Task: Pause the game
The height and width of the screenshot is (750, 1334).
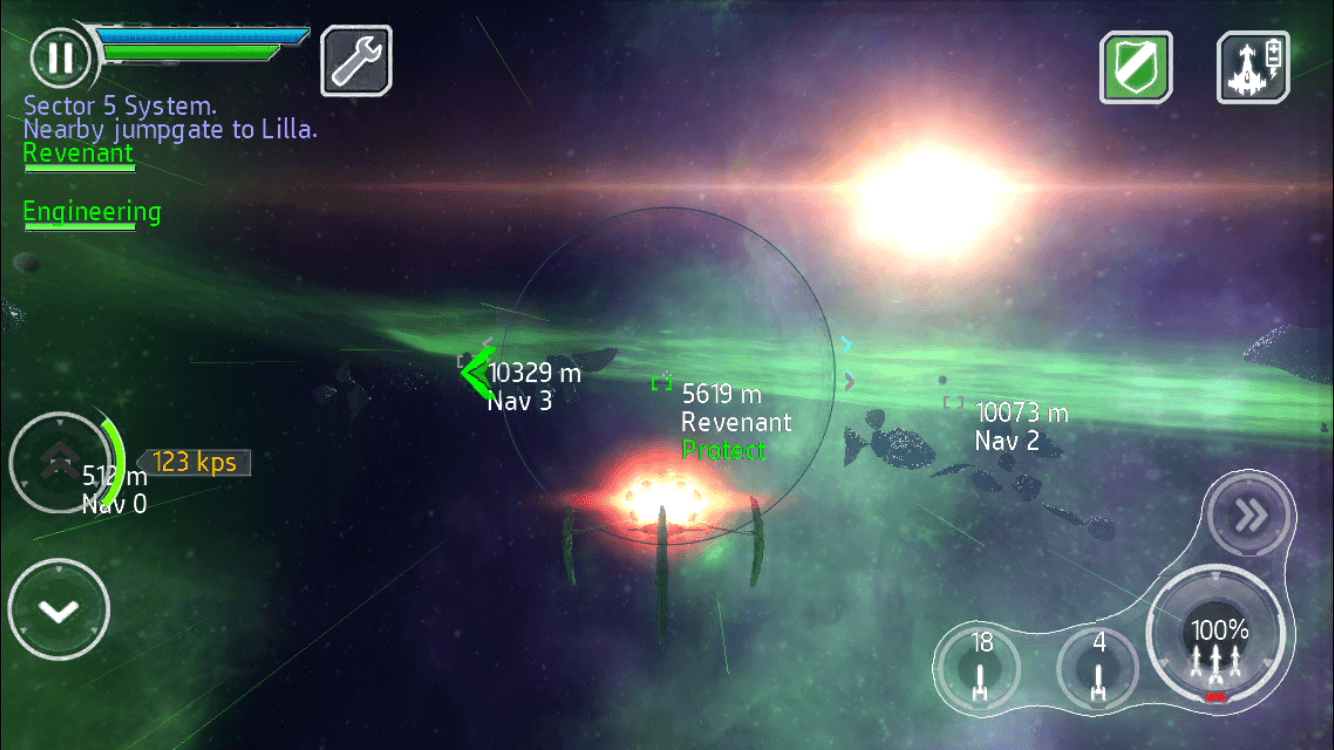Action: (58, 58)
